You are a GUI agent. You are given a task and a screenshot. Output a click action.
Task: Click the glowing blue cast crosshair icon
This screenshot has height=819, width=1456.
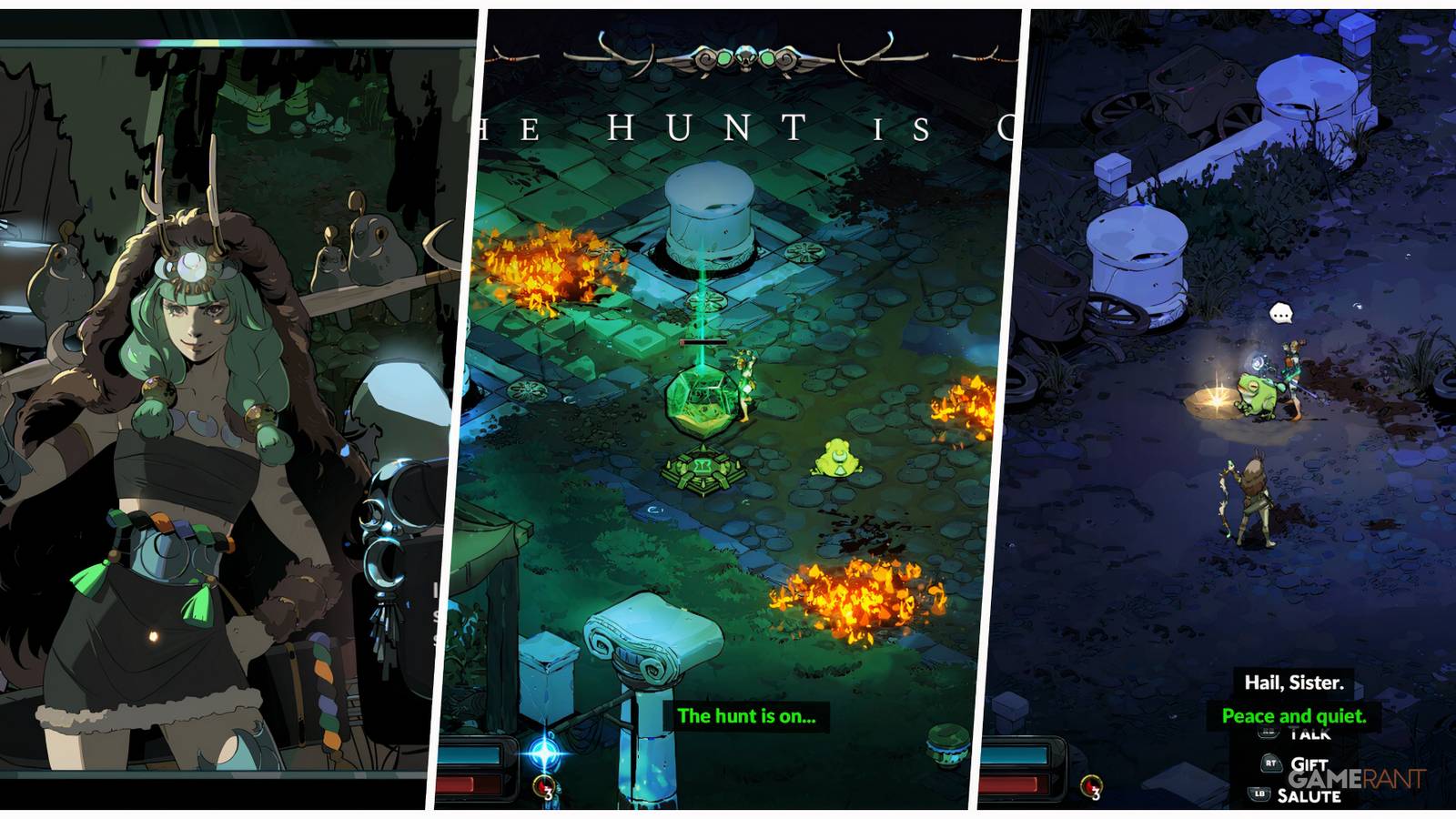click(543, 753)
